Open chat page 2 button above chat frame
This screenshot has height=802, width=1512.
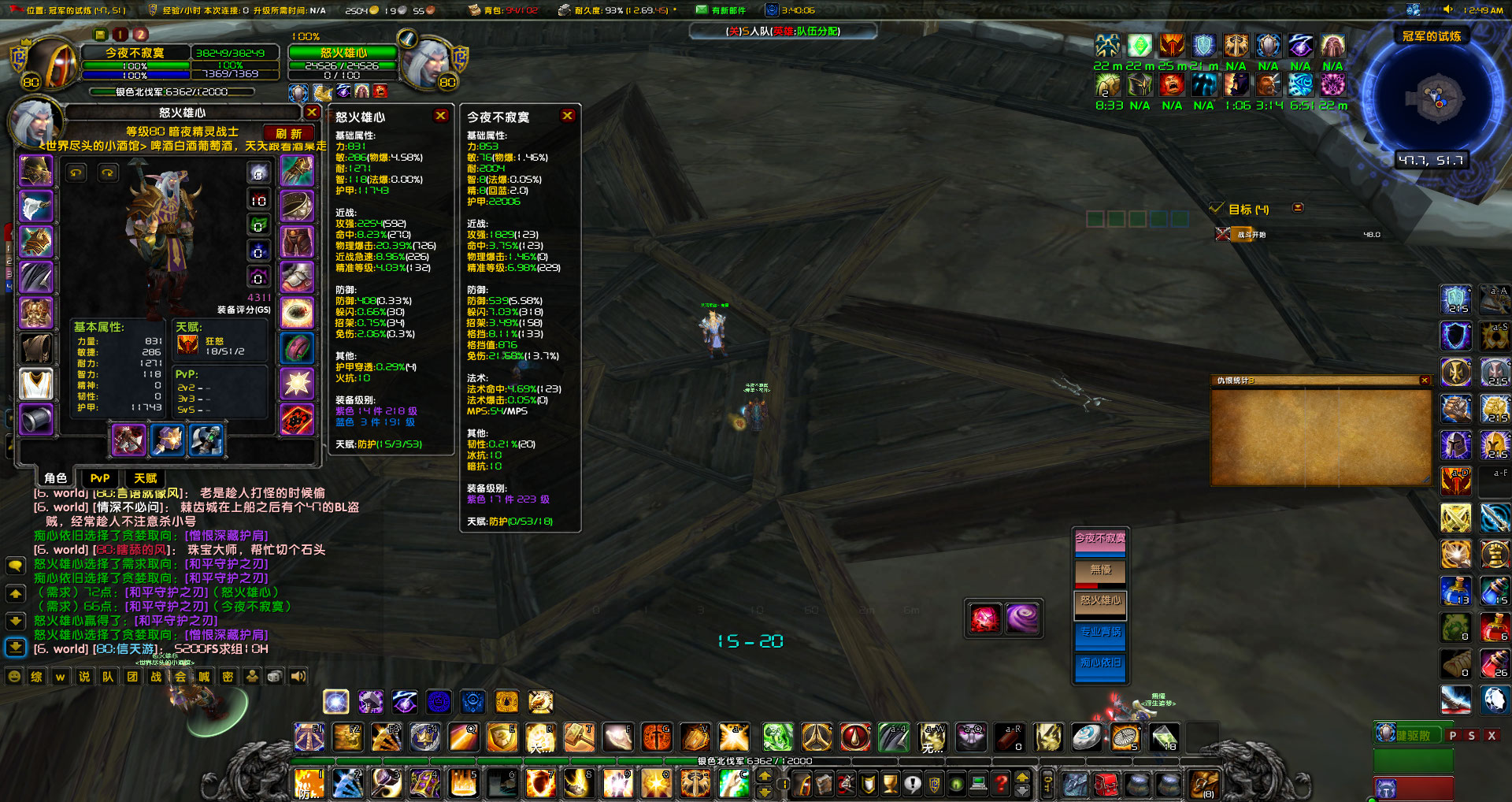tap(140, 35)
